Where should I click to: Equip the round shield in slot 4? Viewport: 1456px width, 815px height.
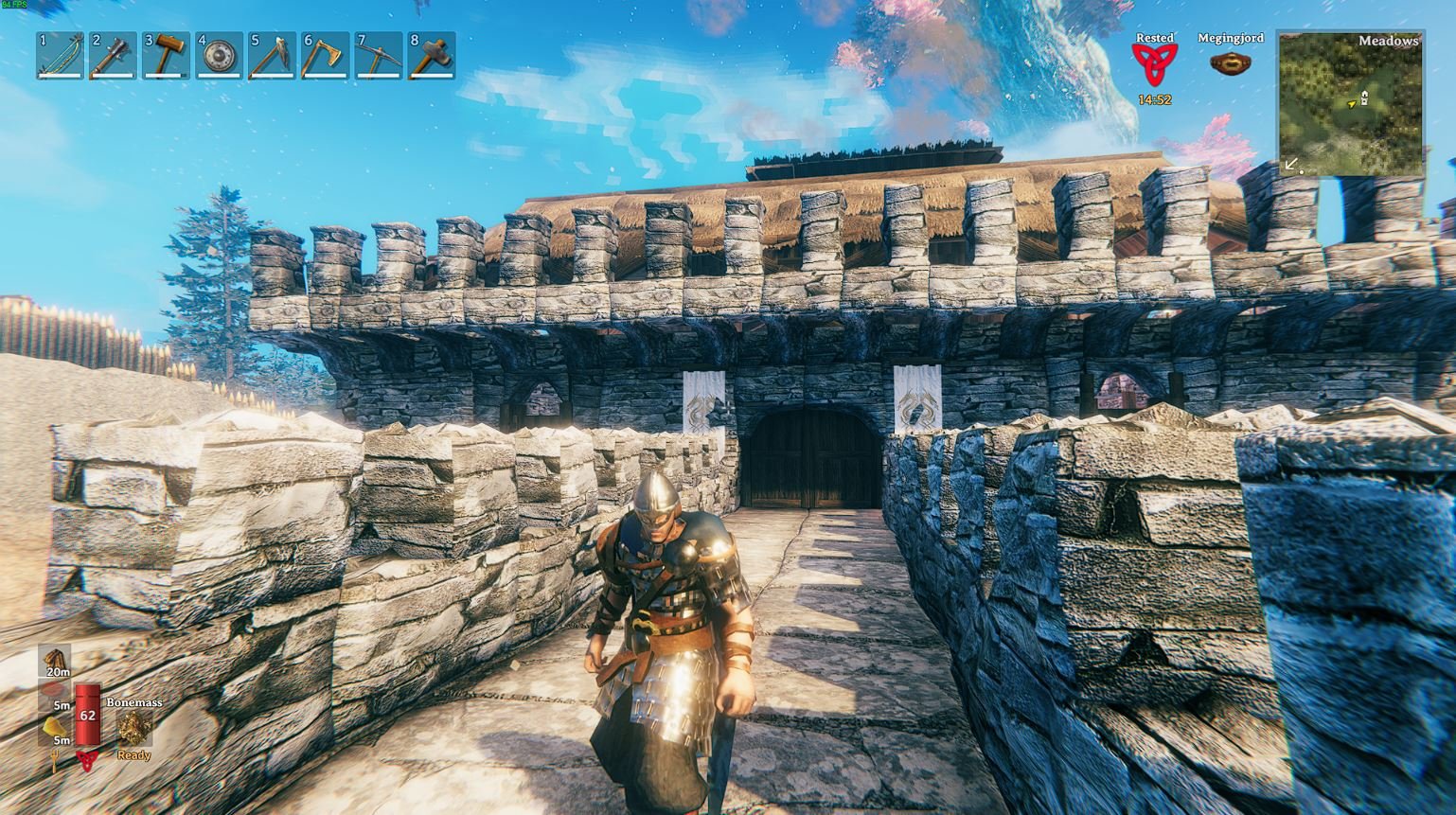tap(219, 55)
